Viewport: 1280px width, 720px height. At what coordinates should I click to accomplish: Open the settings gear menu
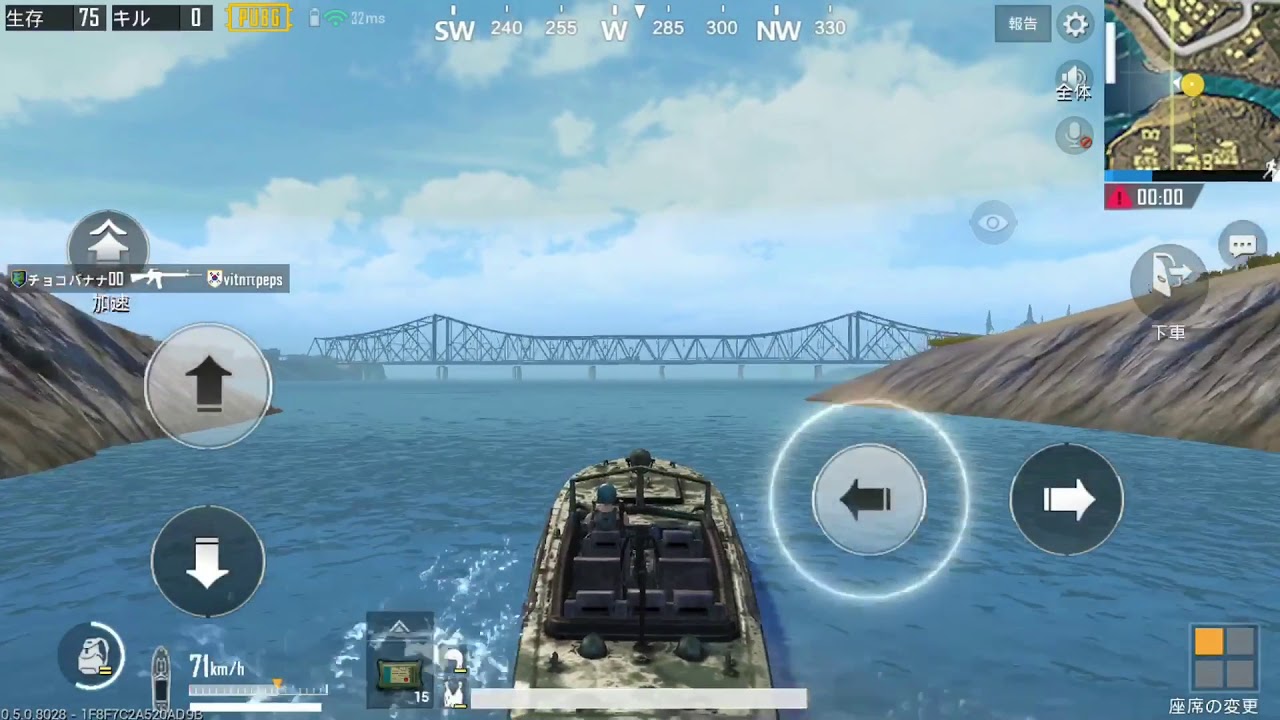click(1075, 25)
